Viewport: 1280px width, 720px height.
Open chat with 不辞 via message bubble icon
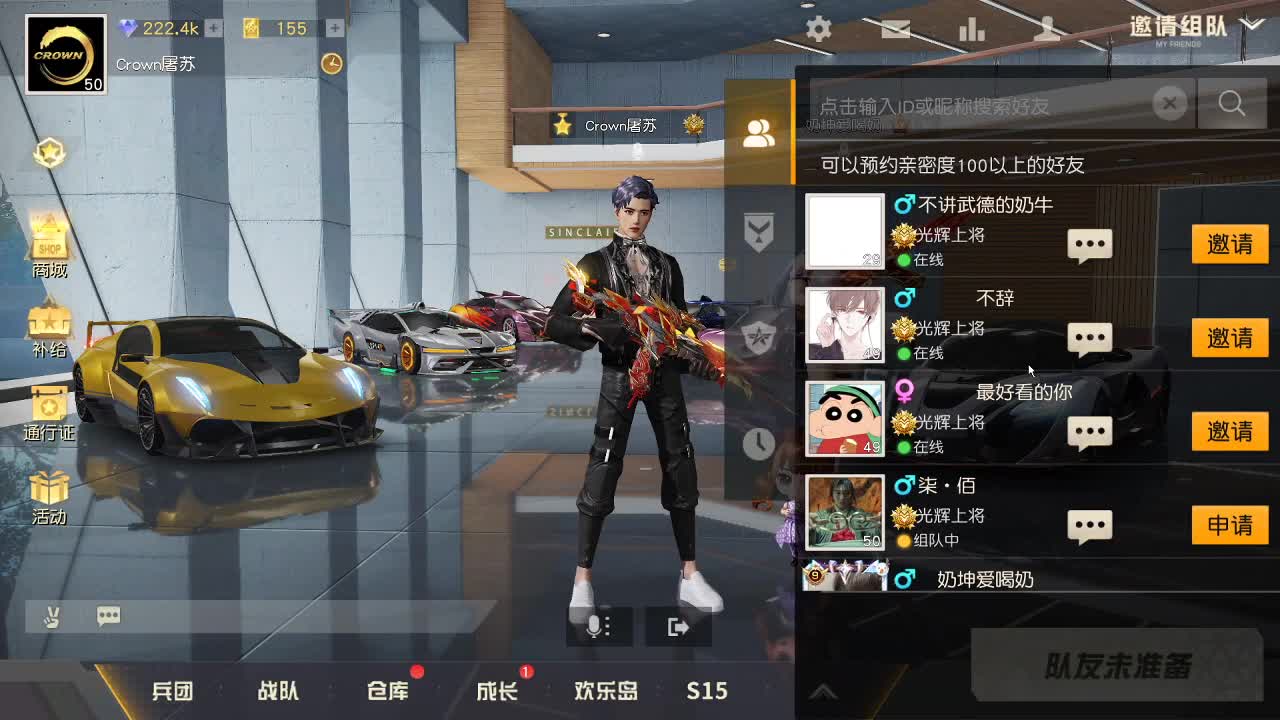point(1089,337)
